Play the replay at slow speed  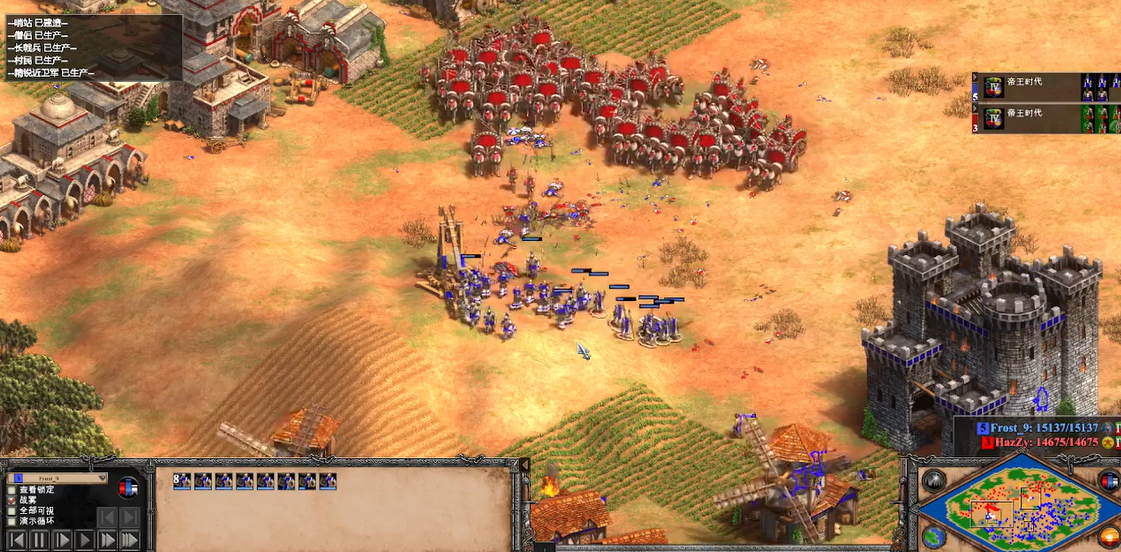pos(62,540)
